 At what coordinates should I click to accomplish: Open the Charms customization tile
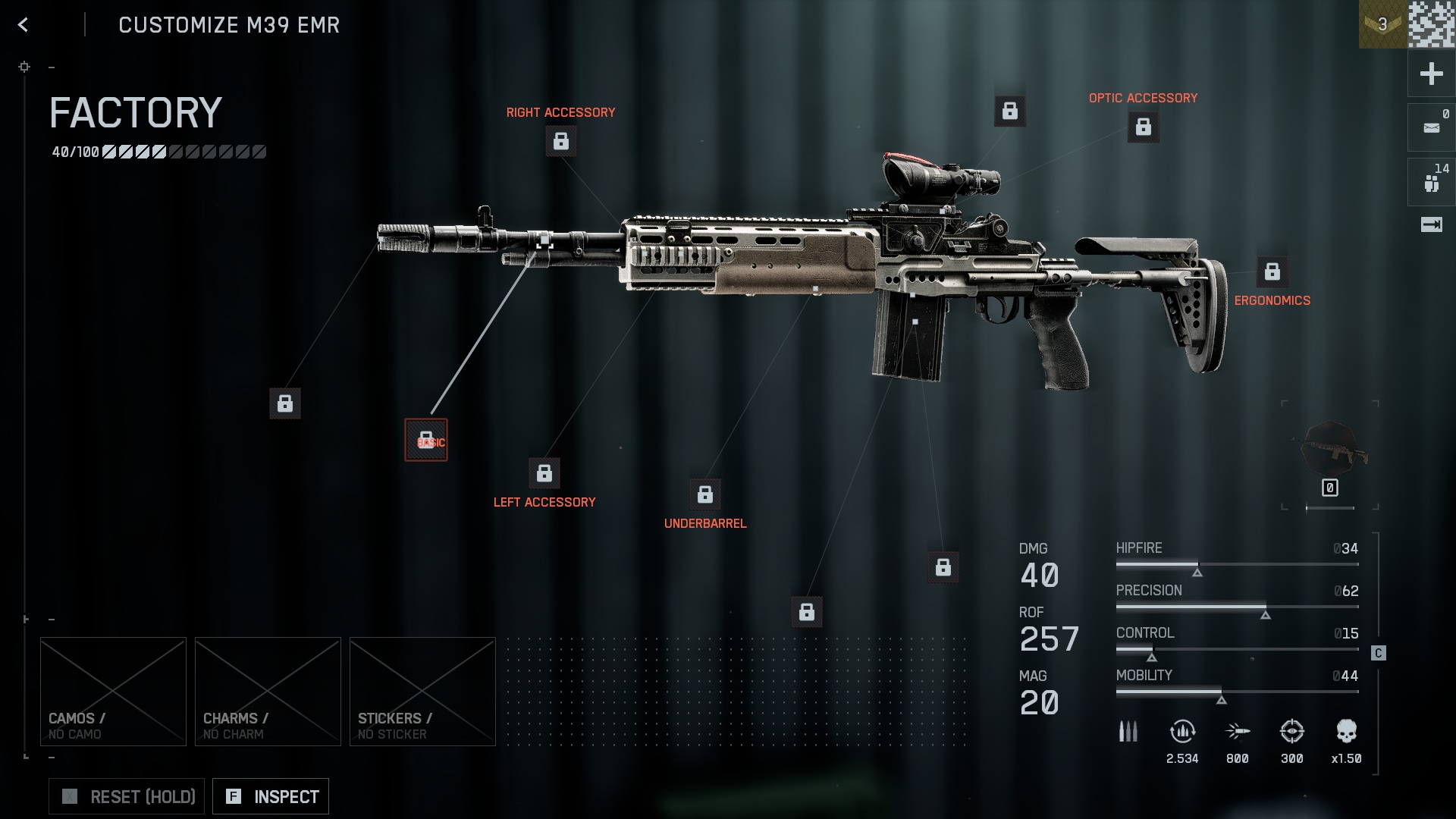(x=268, y=691)
